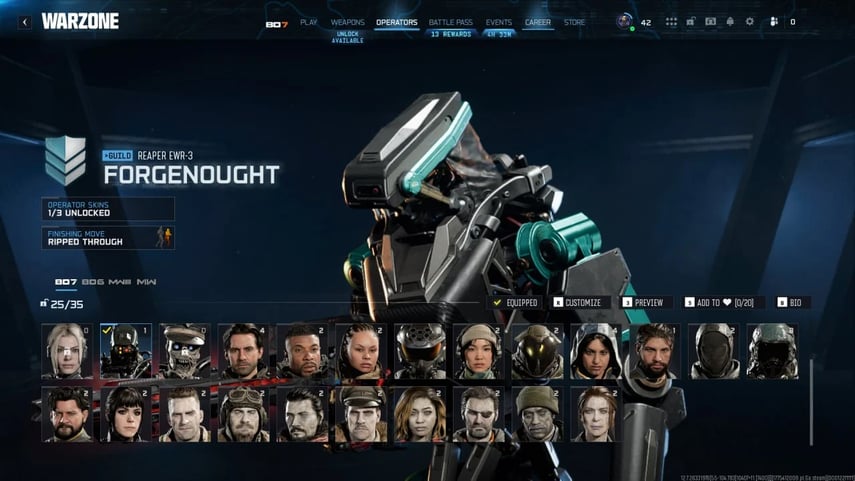
Task: Open Operator Skins panel
Action: [108, 208]
